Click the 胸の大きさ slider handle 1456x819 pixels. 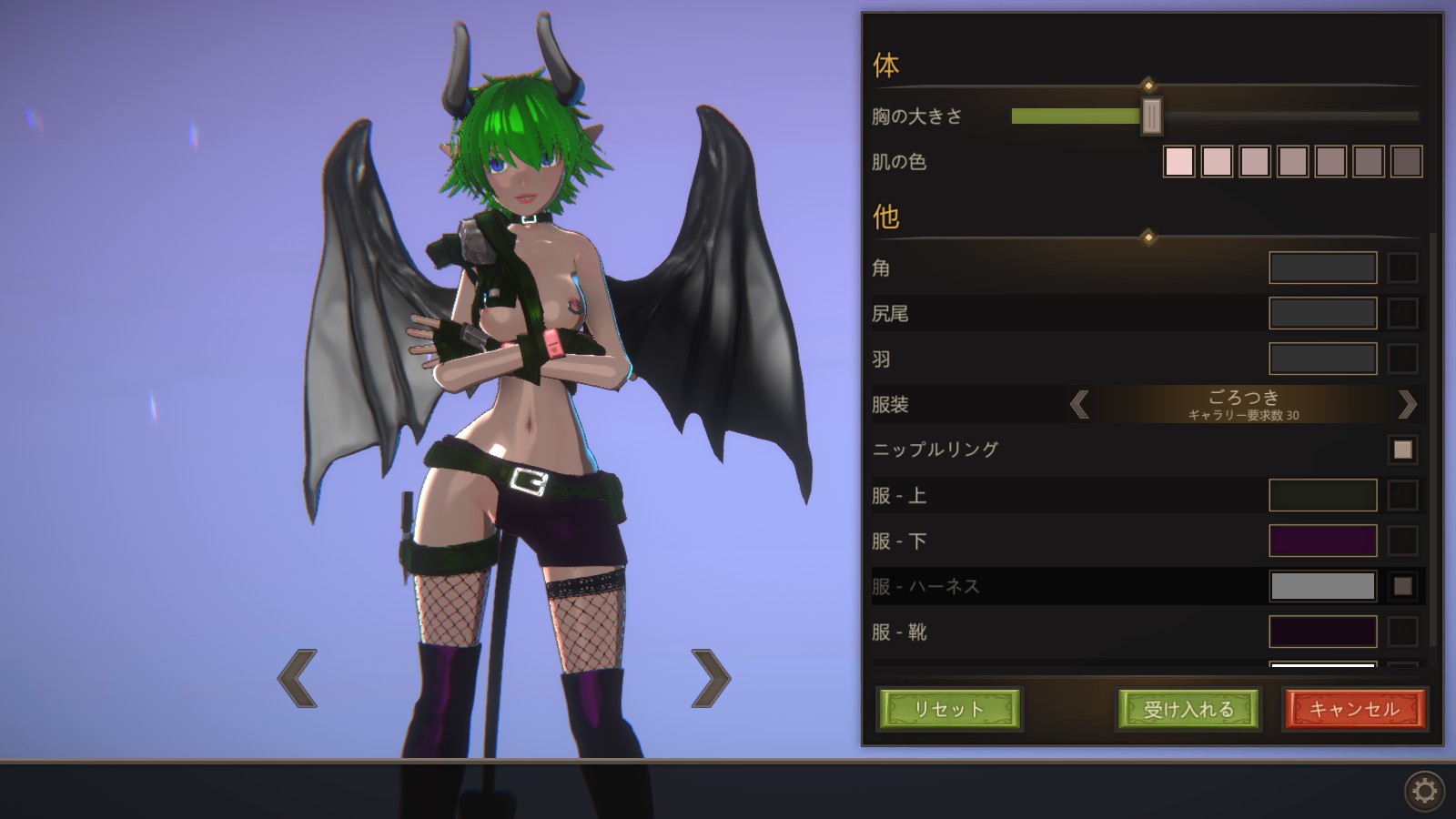1151,116
